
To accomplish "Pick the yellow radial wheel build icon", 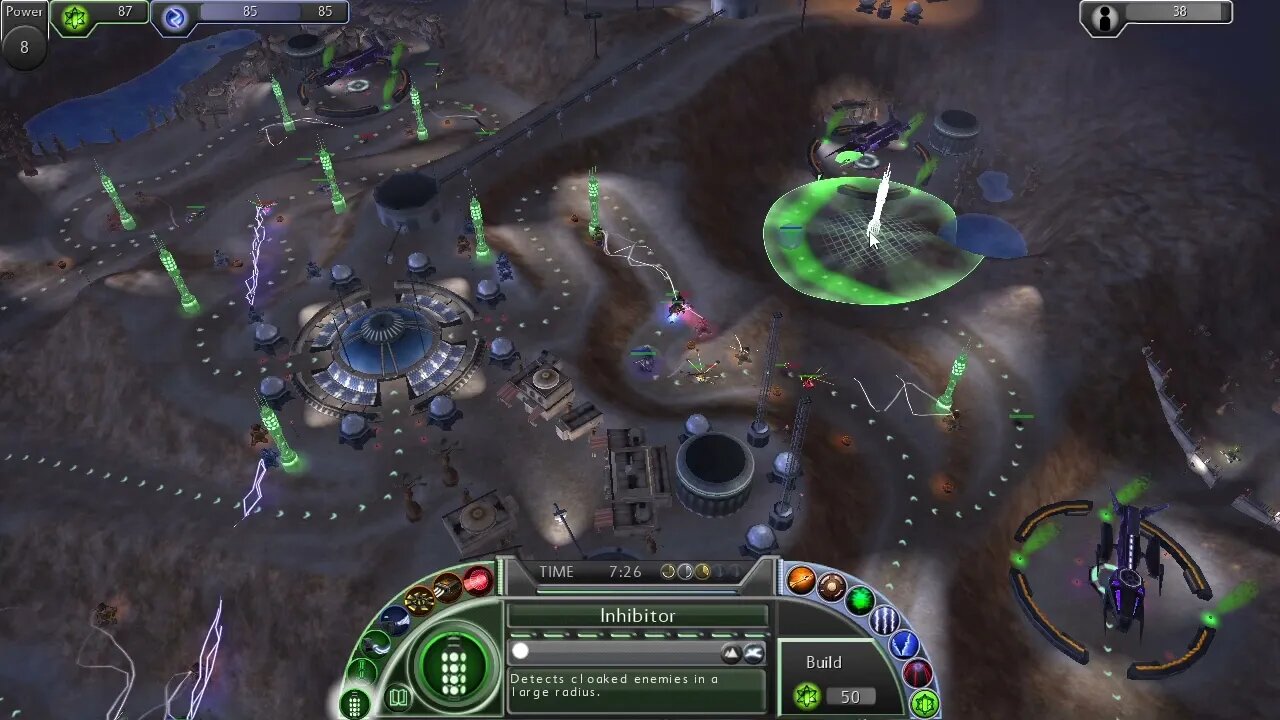I will click(419, 600).
